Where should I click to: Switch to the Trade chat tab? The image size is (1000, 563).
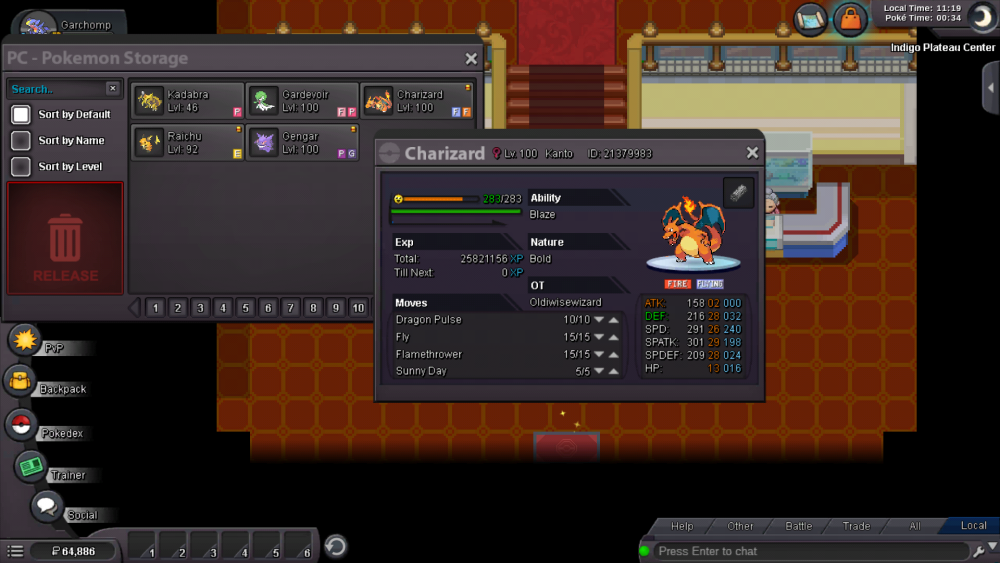(x=856, y=526)
